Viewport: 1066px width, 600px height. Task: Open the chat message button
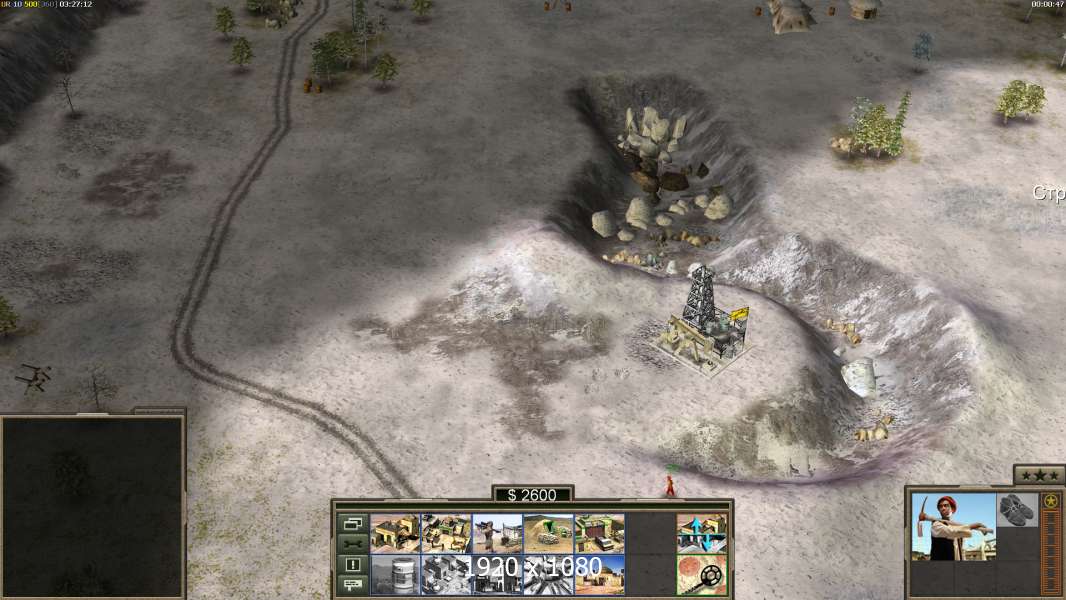click(x=352, y=584)
